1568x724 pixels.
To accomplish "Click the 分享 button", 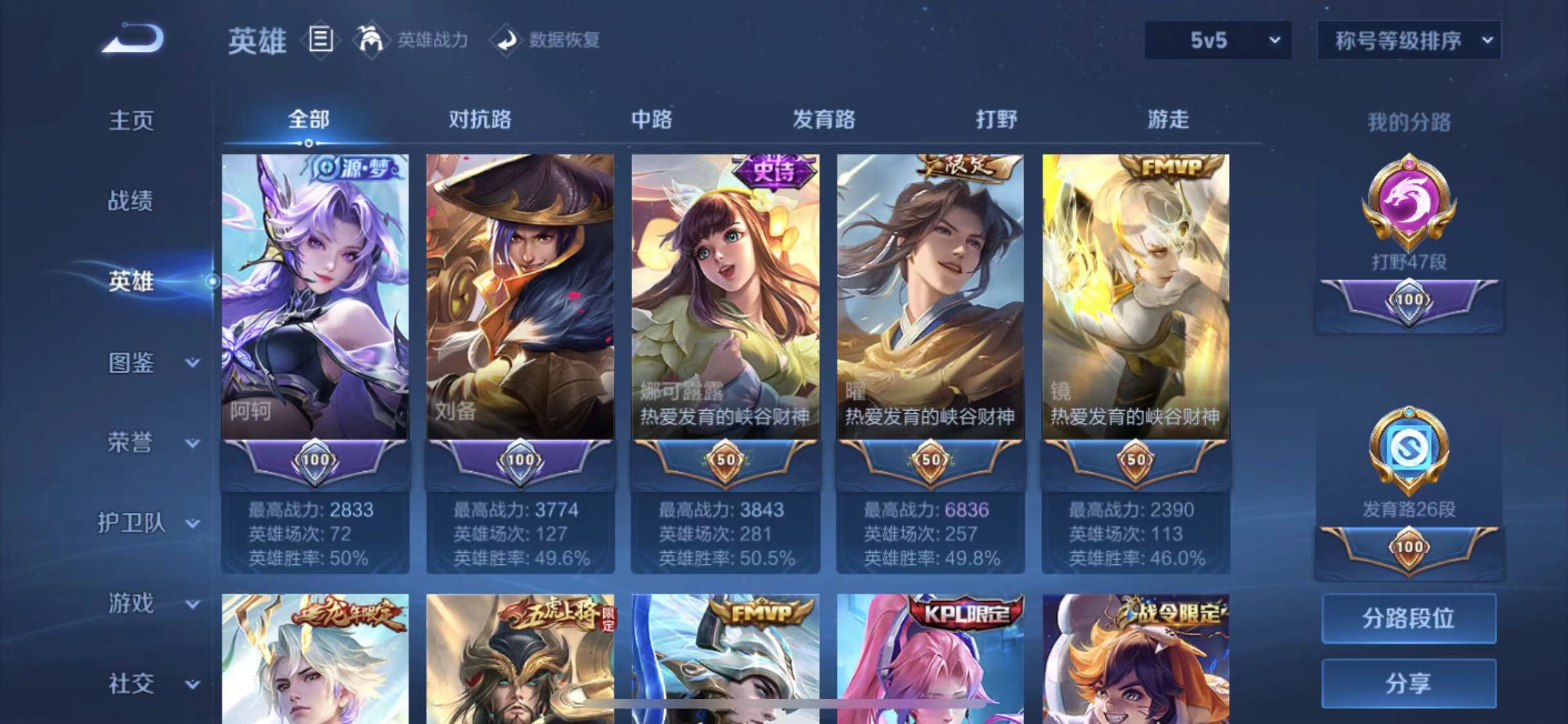I will [1408, 683].
